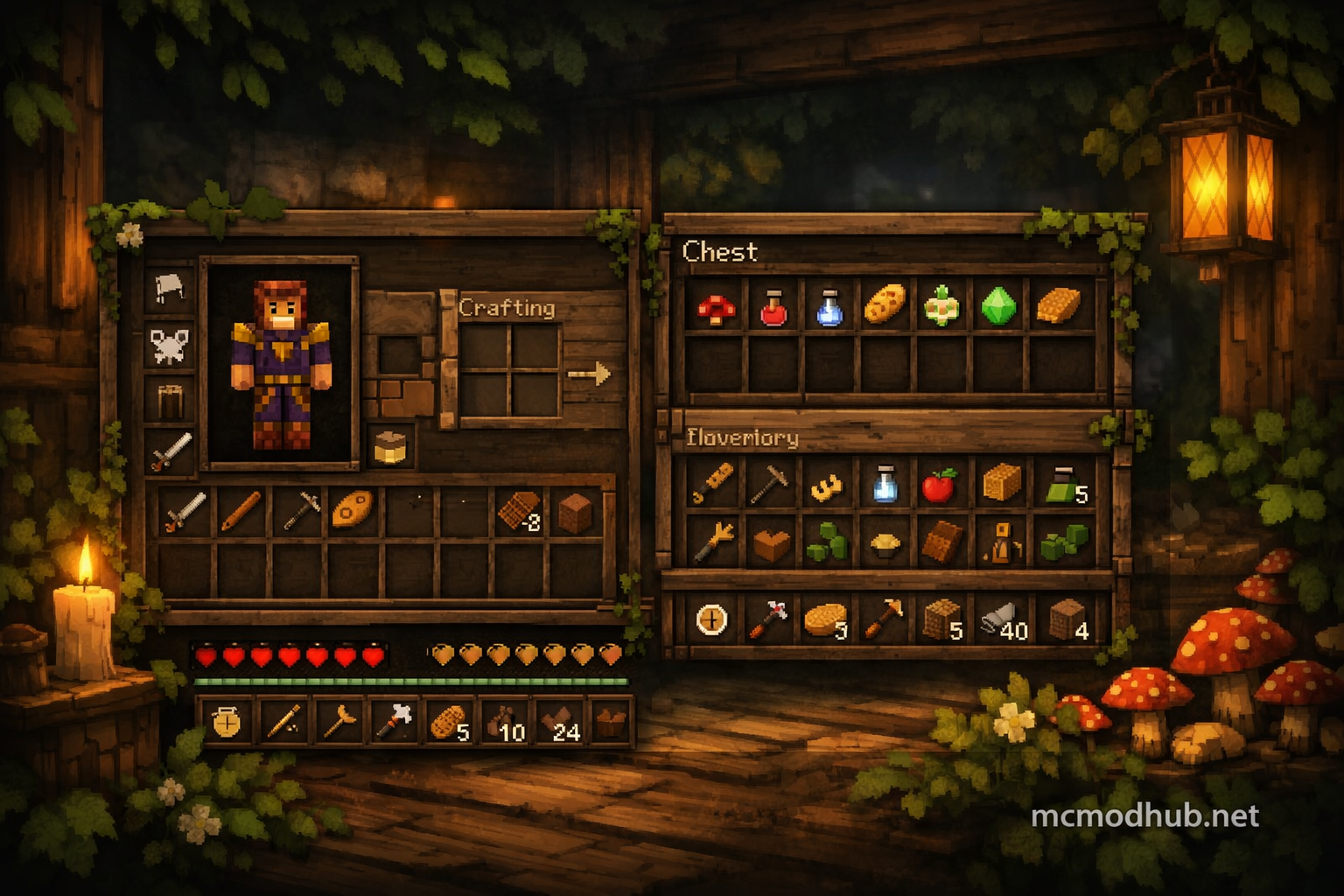Open the flag equipment slot
The height and width of the screenshot is (896, 1344).
click(170, 287)
